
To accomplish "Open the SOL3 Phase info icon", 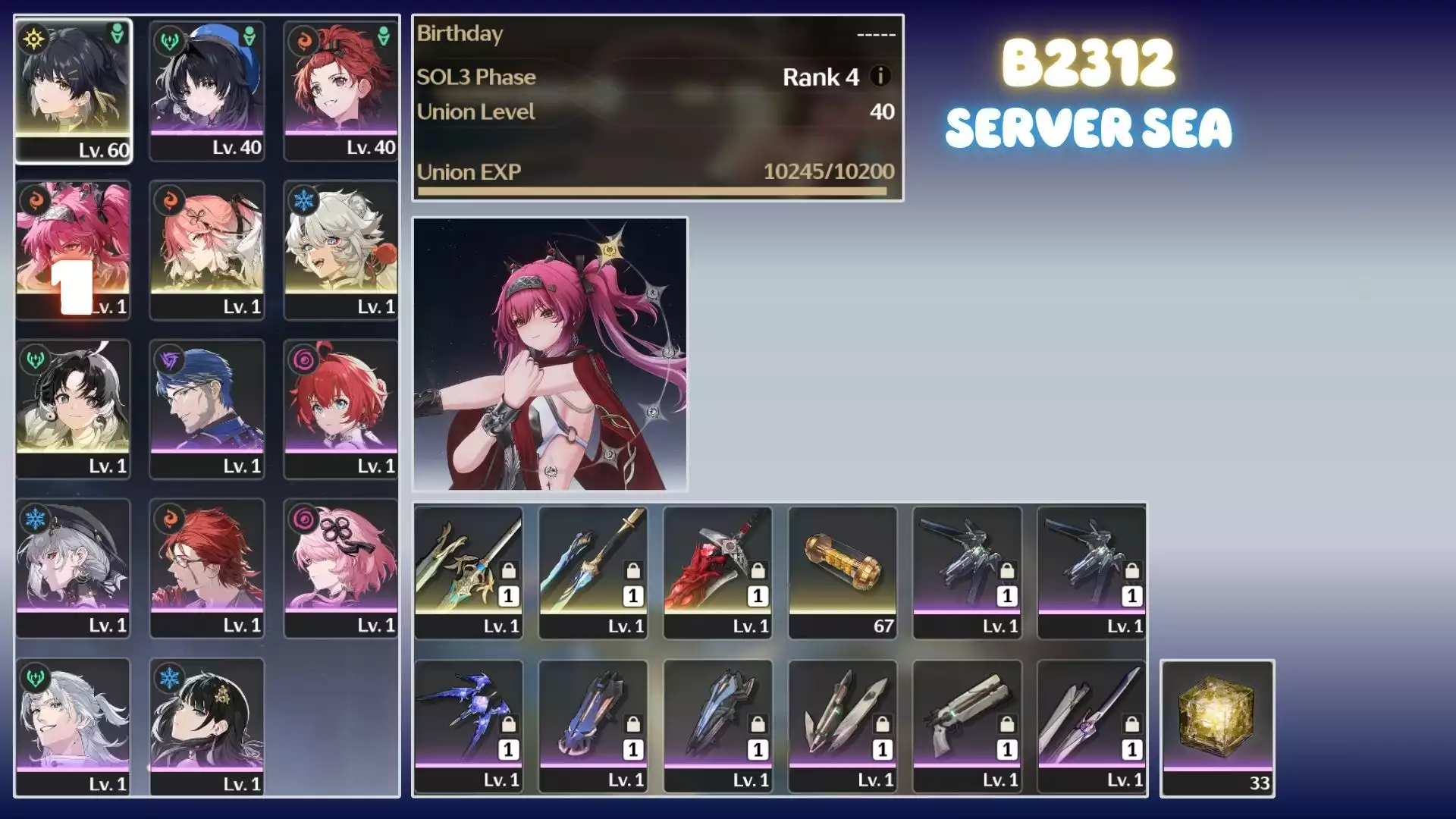I will click(880, 77).
